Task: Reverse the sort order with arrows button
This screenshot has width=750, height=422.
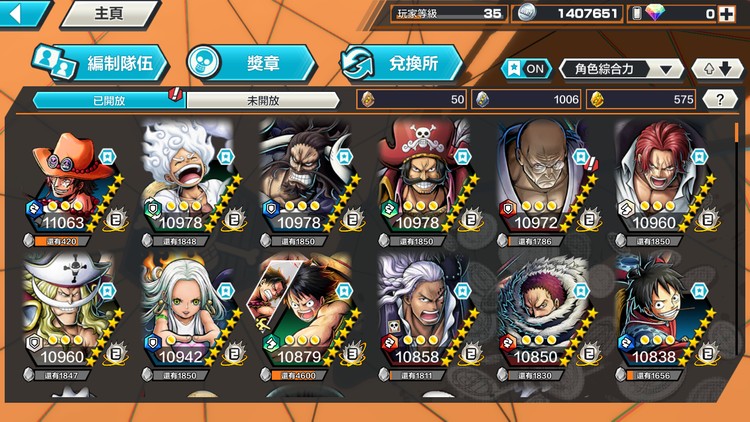Action: [713, 69]
